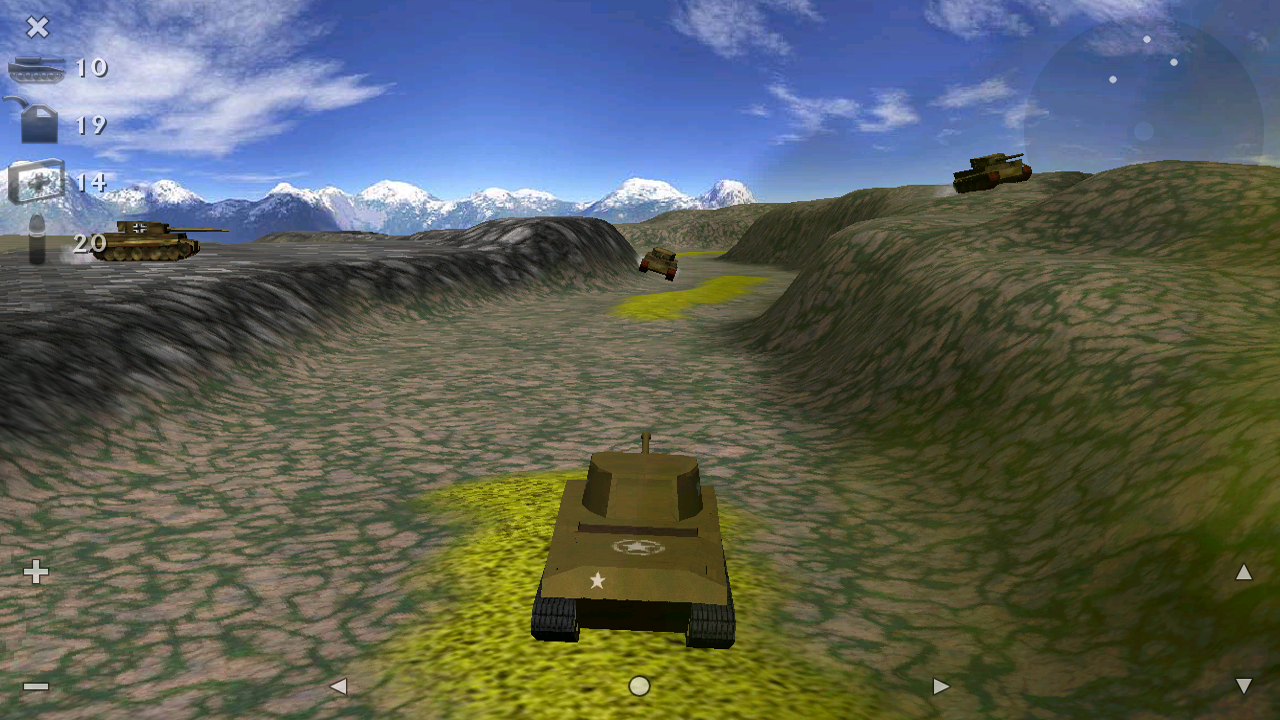Select the leftmost enemy blip on the radar
Screen dimensions: 1280x720
[1112, 80]
